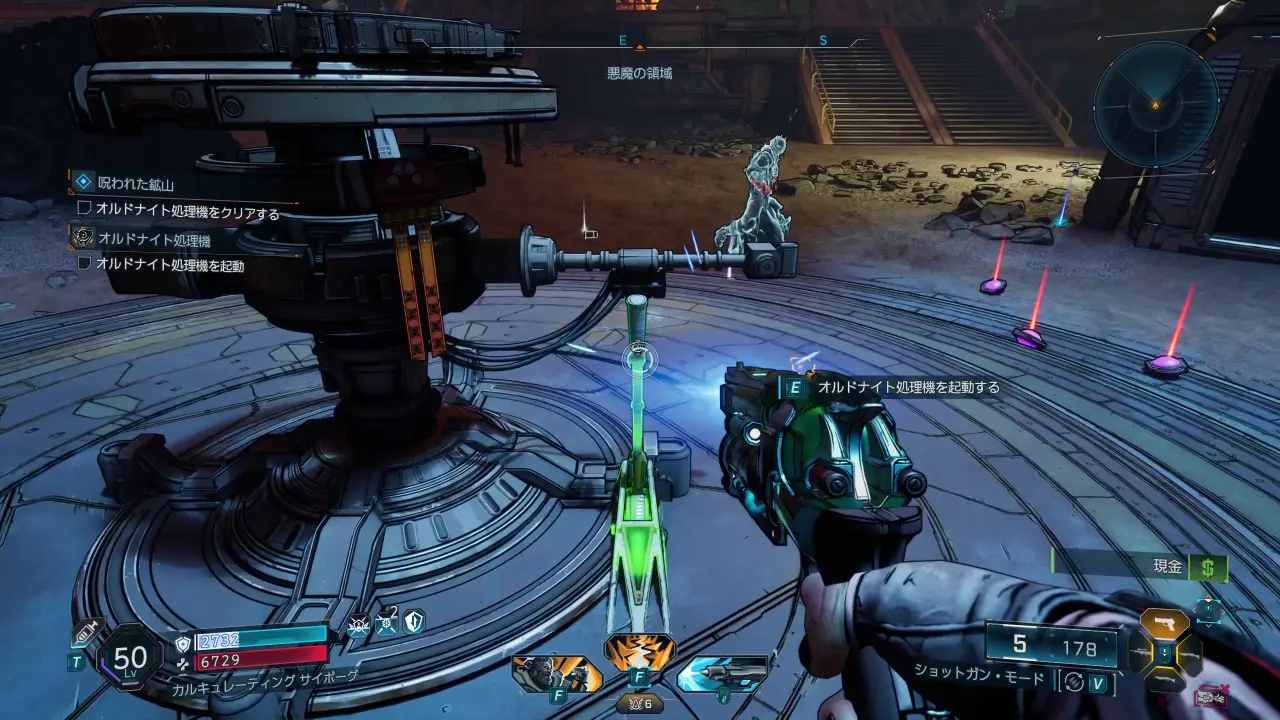
Task: Switch to the right weapon wheel slot
Action: tap(1192, 656)
